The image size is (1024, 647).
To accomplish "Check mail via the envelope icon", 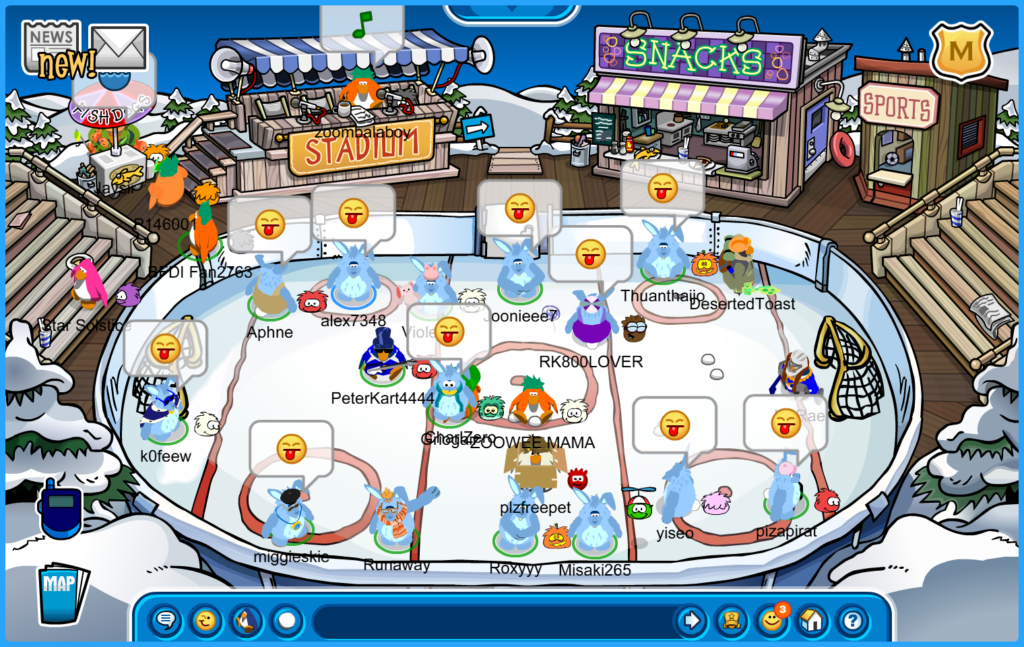I will (119, 46).
